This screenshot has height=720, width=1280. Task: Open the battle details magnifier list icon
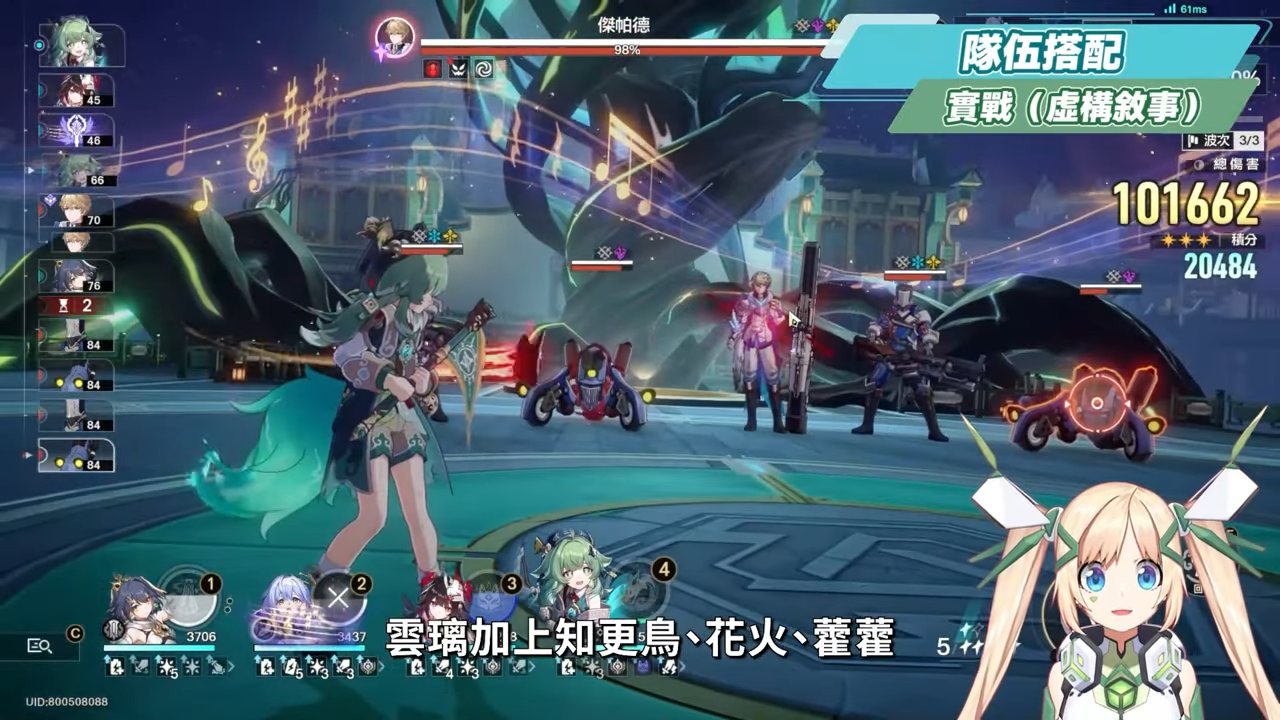39,646
